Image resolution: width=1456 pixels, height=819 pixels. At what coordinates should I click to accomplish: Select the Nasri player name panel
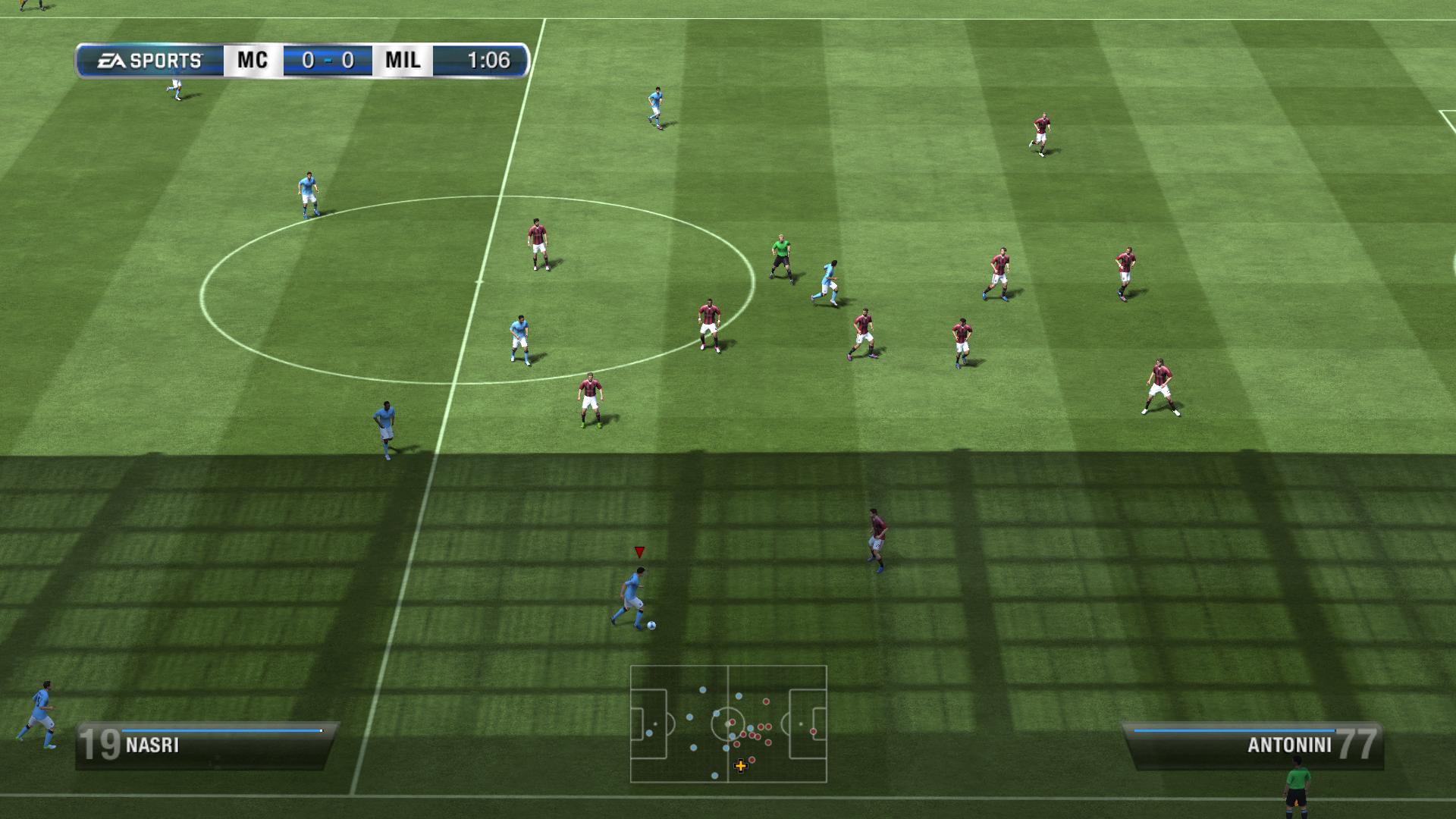pos(206,745)
